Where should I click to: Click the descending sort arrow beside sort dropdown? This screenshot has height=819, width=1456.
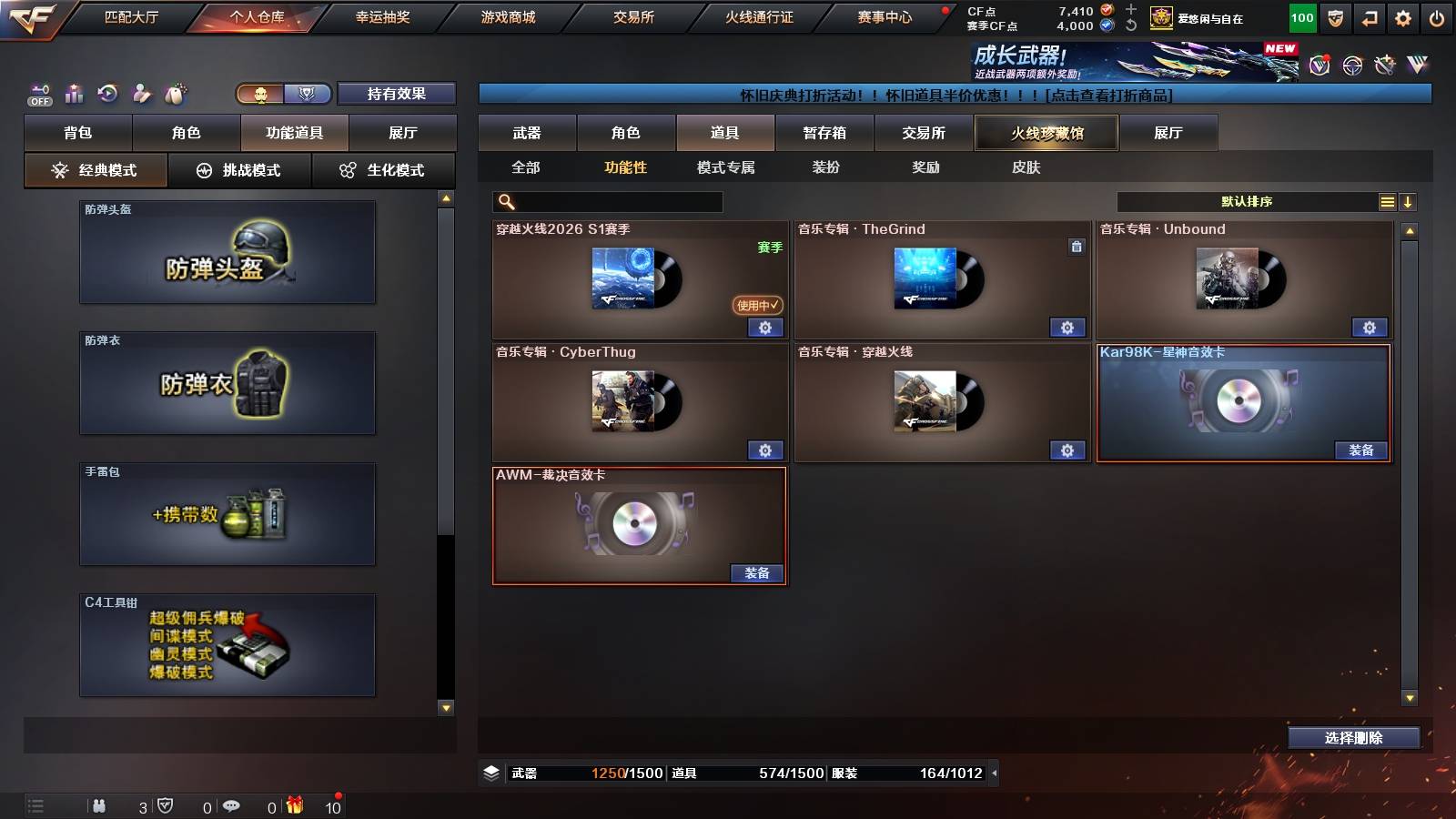tap(1408, 202)
